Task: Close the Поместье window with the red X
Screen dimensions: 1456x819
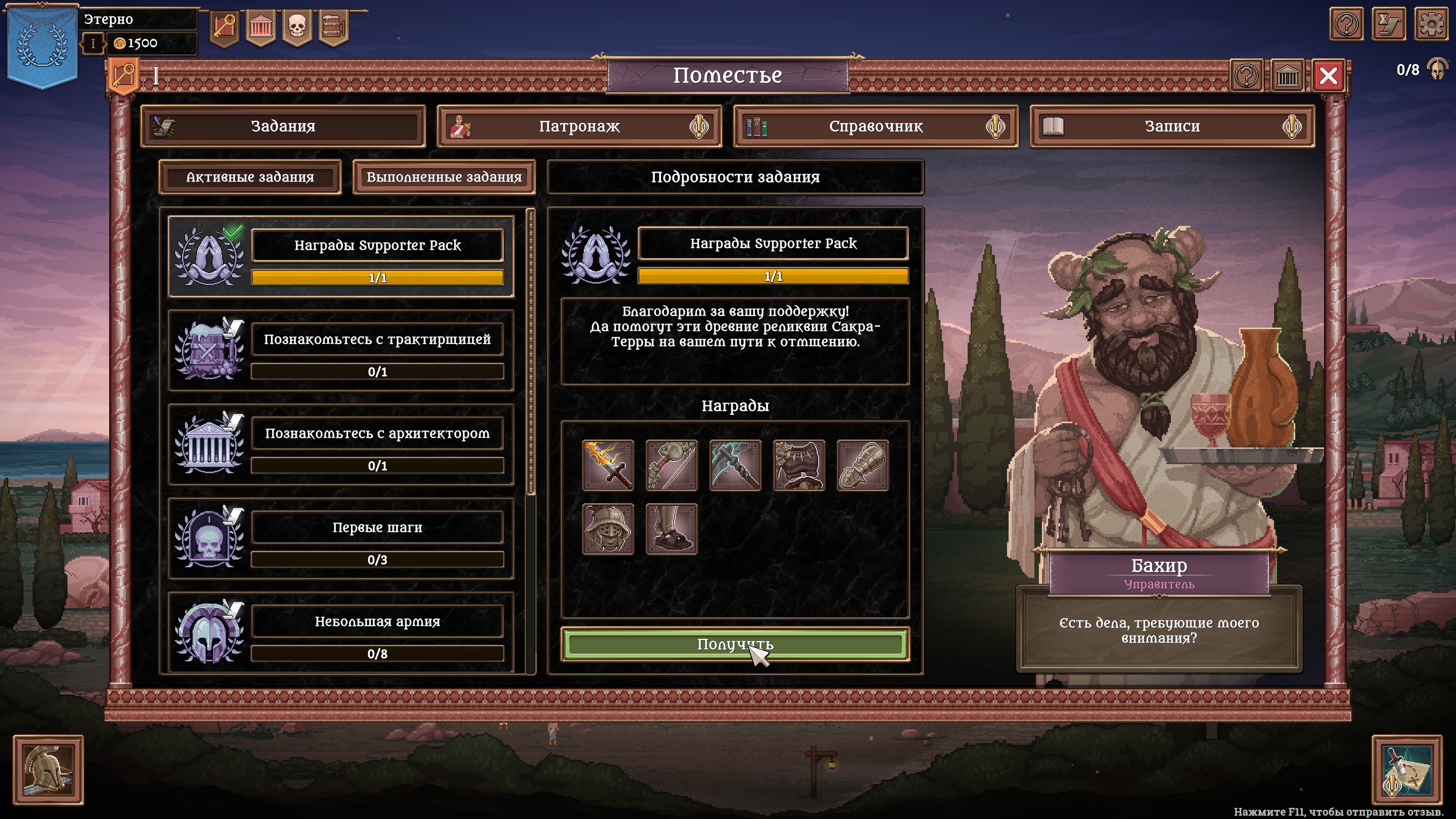Action: tap(1328, 75)
